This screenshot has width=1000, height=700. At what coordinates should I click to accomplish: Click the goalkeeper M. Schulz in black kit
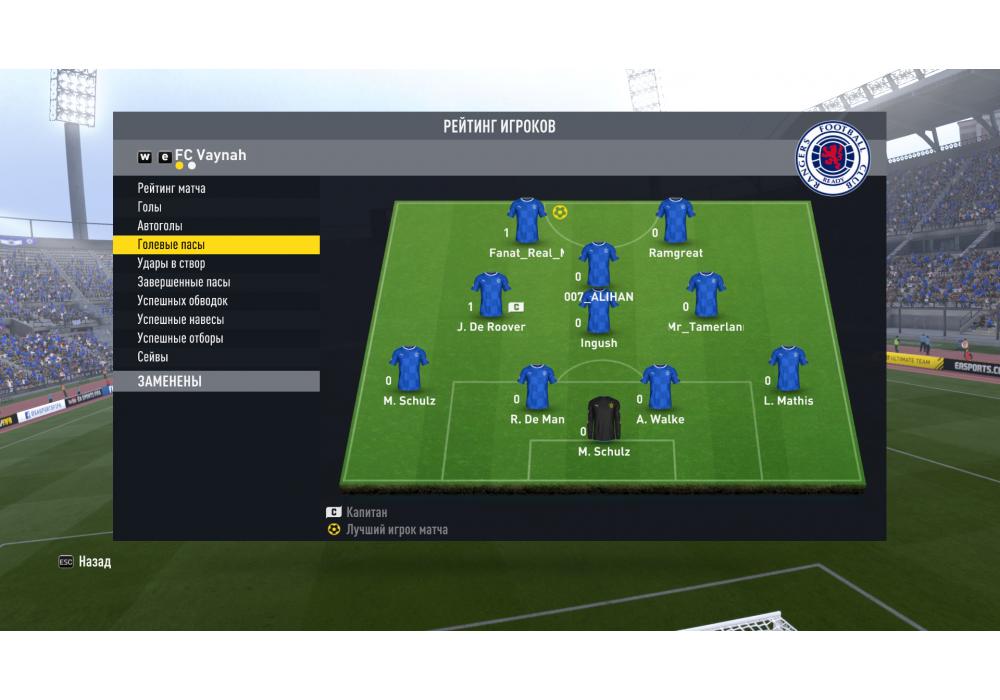coord(603,420)
